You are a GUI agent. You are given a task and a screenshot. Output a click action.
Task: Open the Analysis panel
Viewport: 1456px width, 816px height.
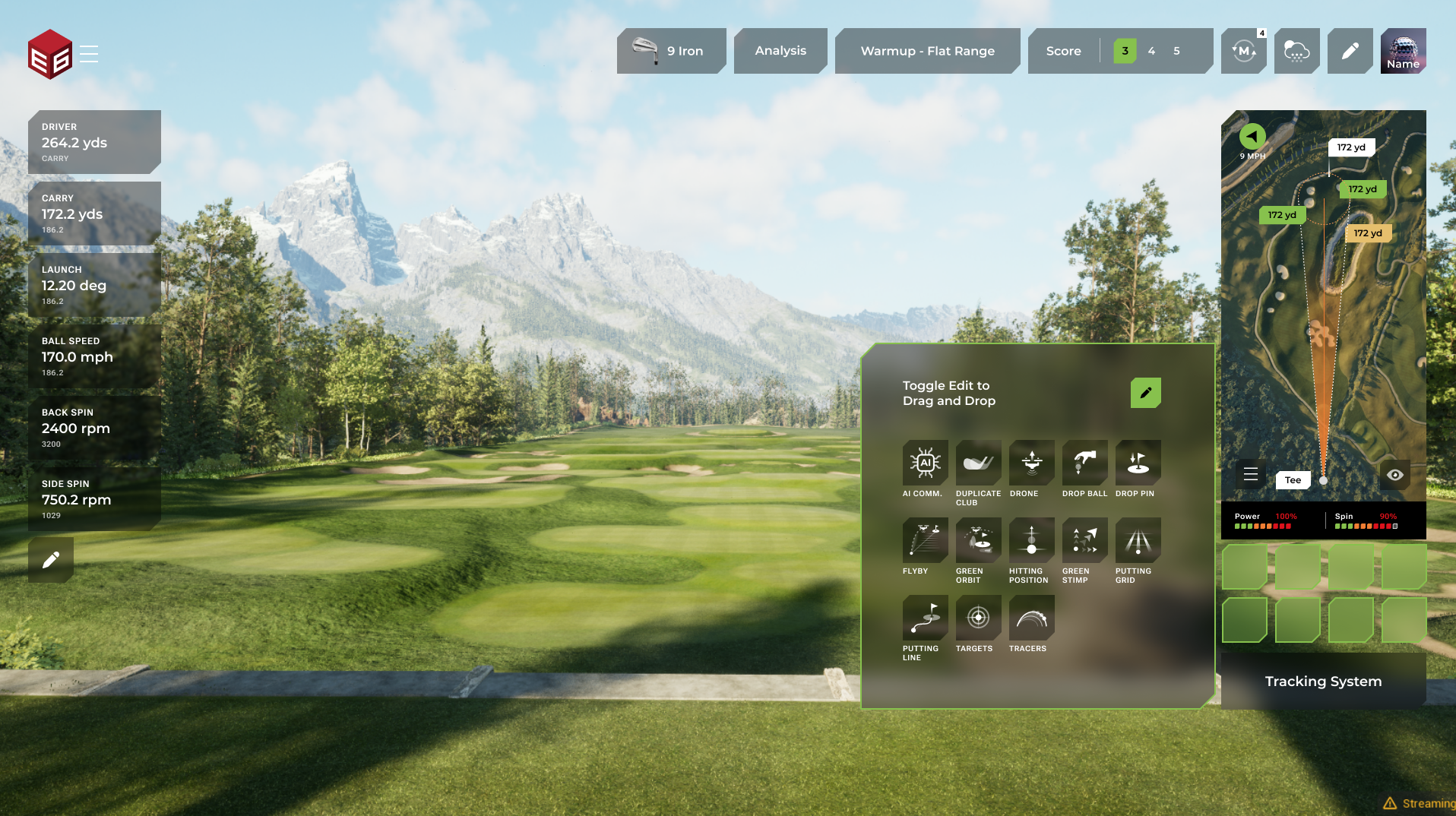pos(780,51)
